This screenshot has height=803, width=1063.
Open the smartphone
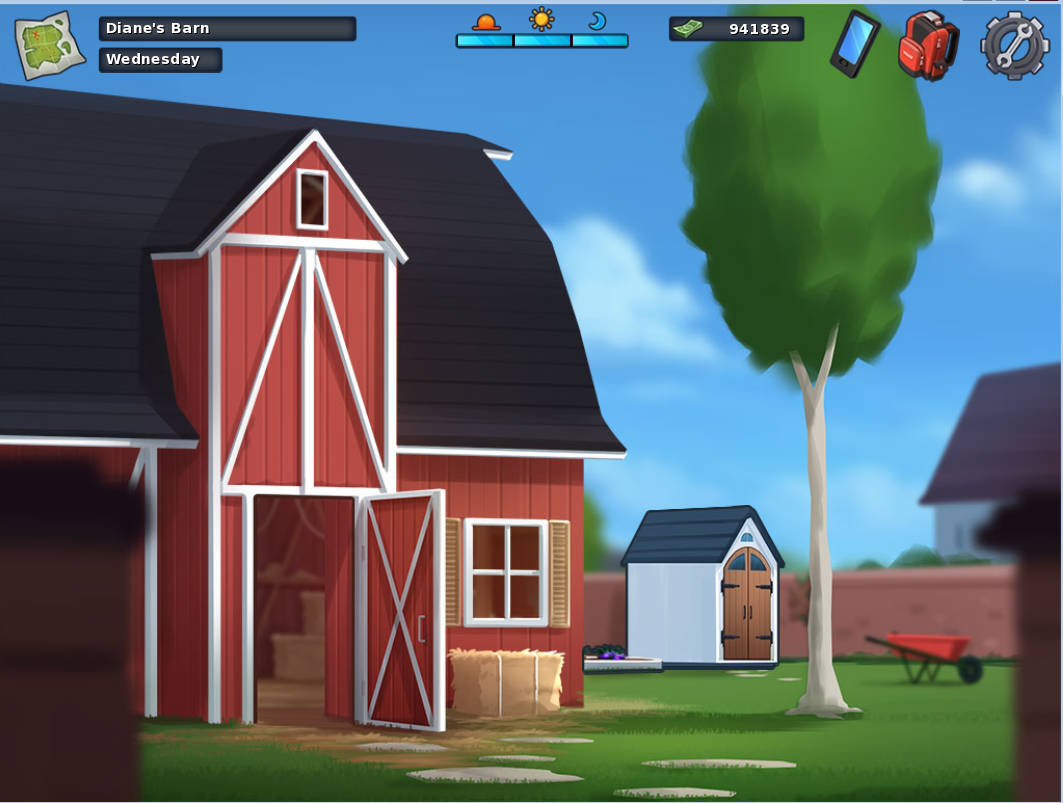click(854, 44)
